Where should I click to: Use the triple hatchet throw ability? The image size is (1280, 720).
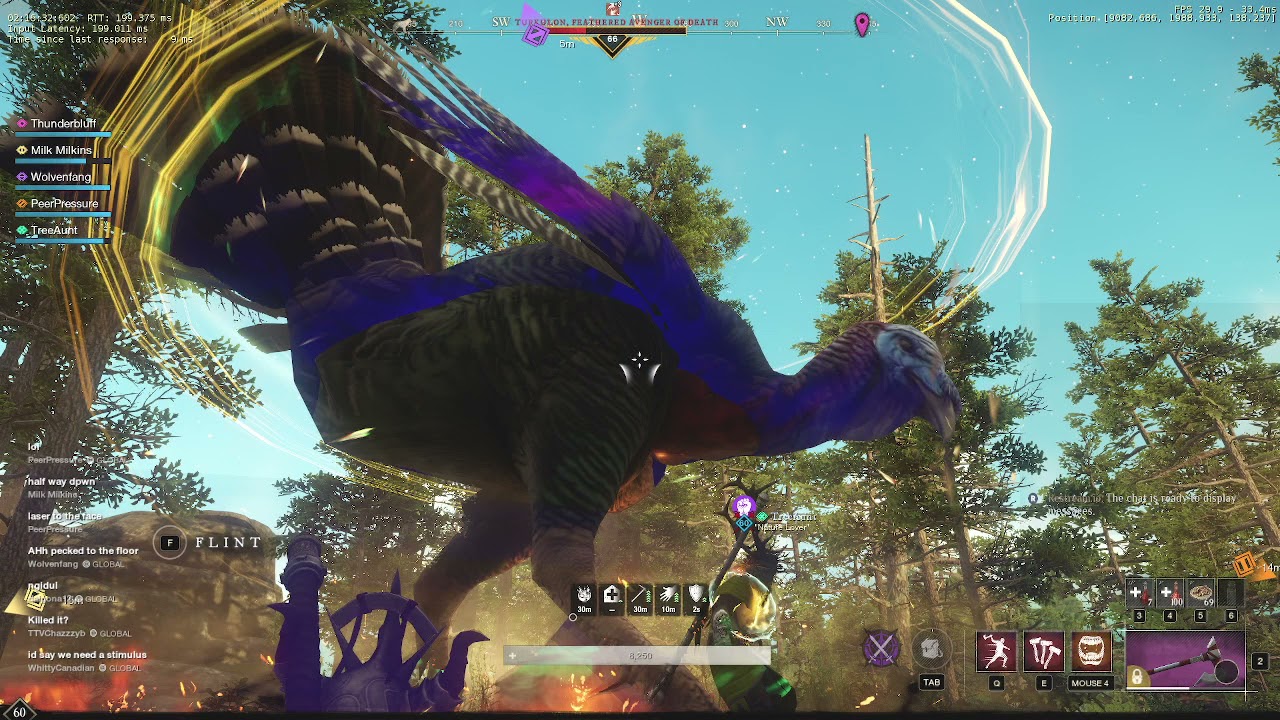click(x=1044, y=652)
